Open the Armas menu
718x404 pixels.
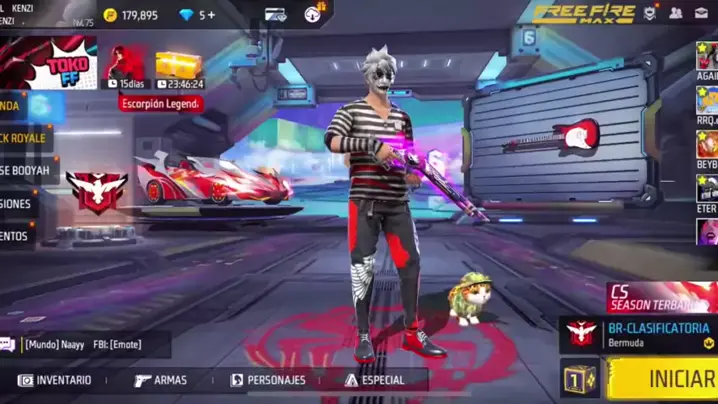[160, 380]
